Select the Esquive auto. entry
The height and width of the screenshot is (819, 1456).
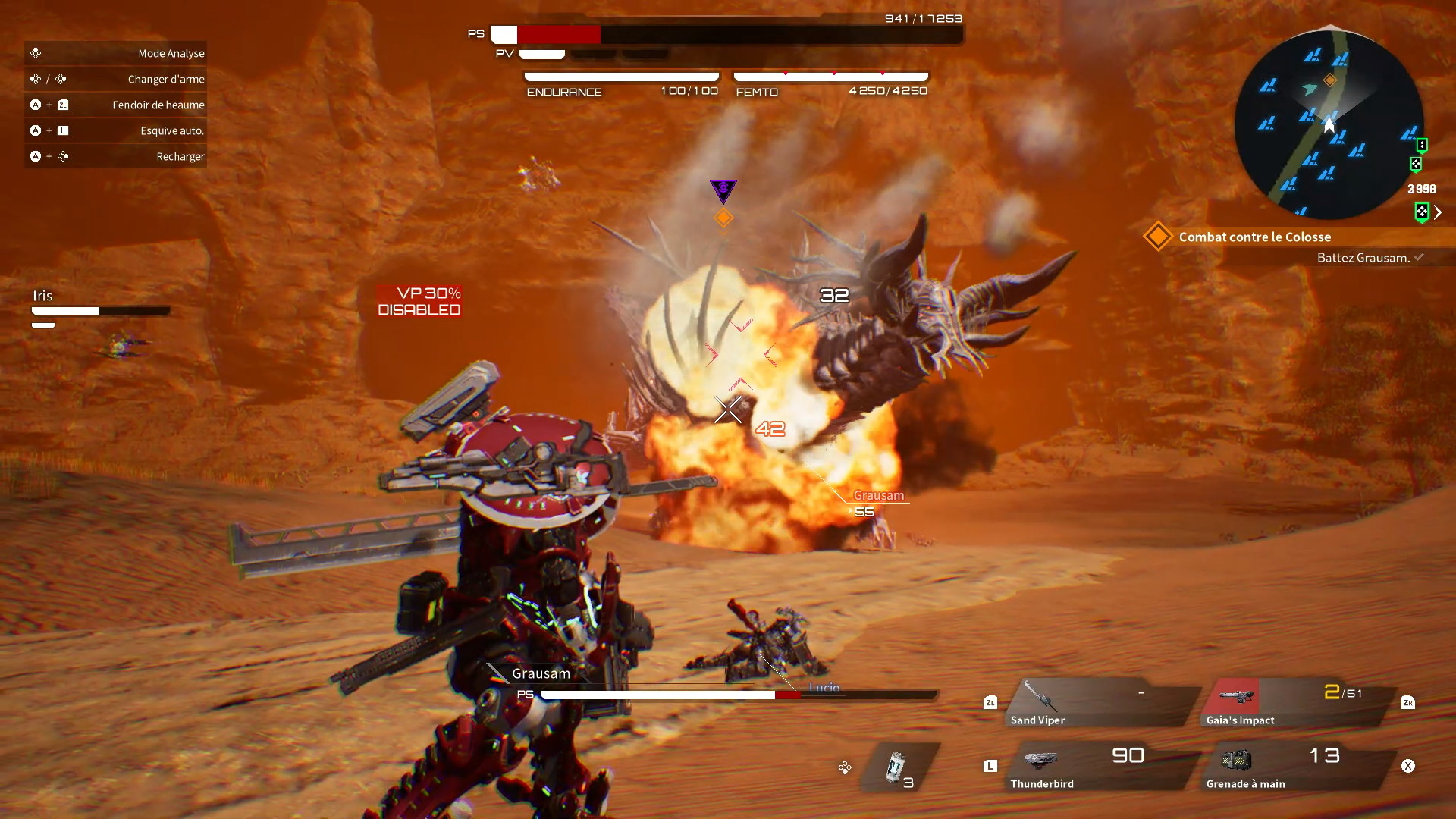(x=116, y=130)
